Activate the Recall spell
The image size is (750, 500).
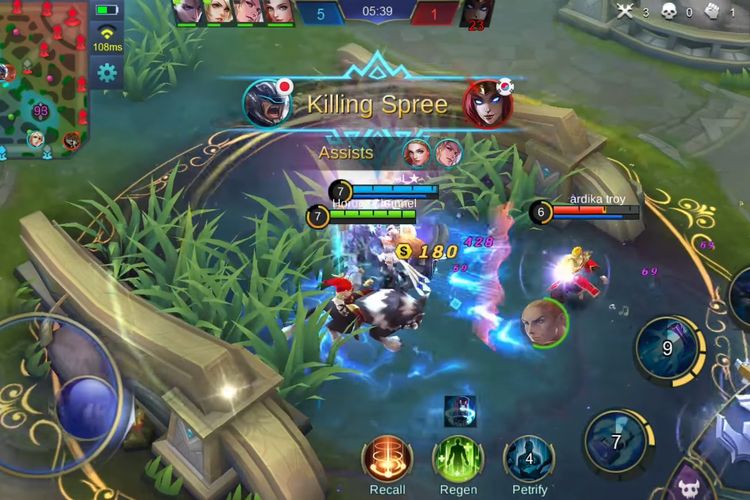(x=387, y=459)
